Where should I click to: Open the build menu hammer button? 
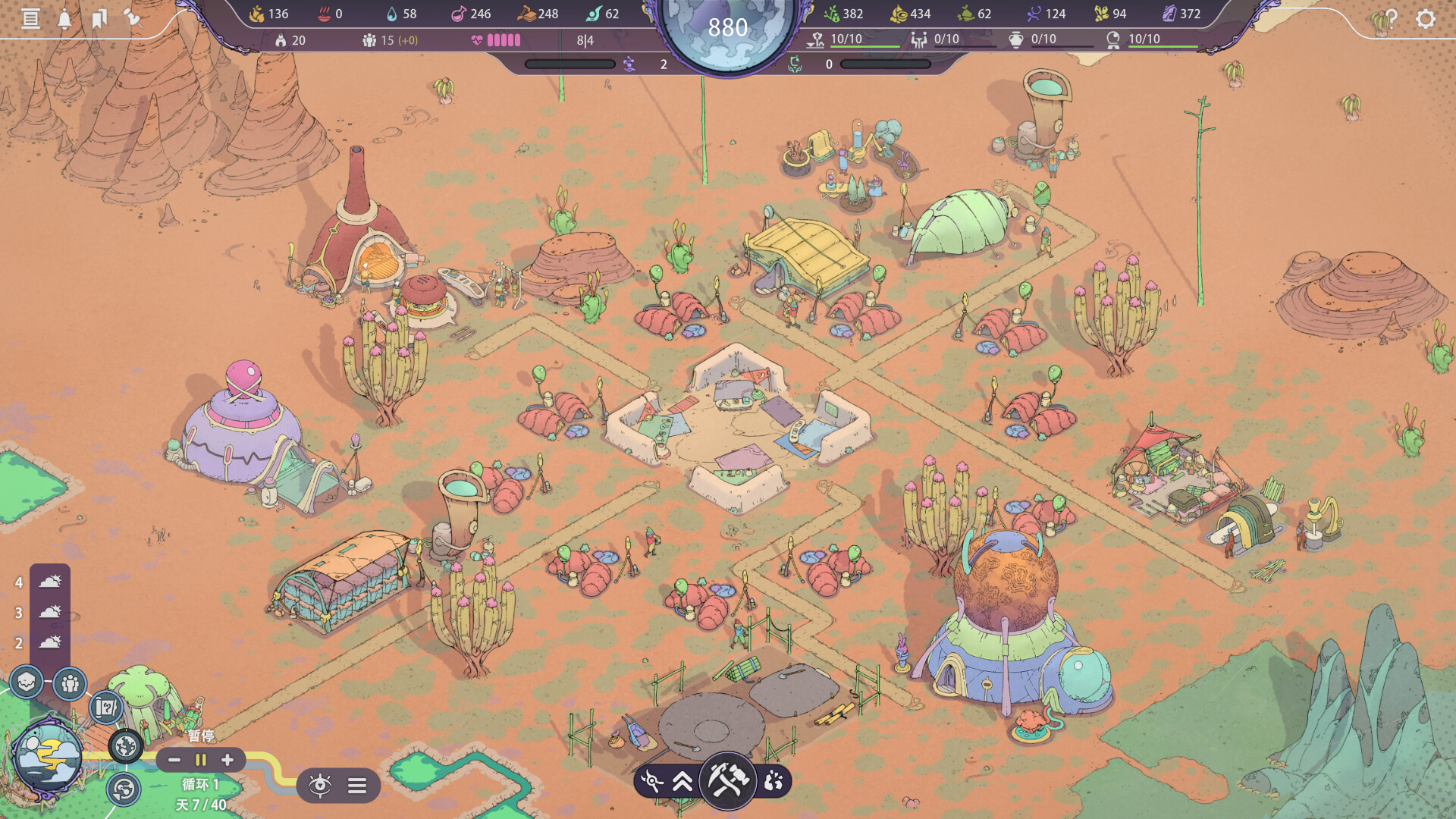coord(728,779)
